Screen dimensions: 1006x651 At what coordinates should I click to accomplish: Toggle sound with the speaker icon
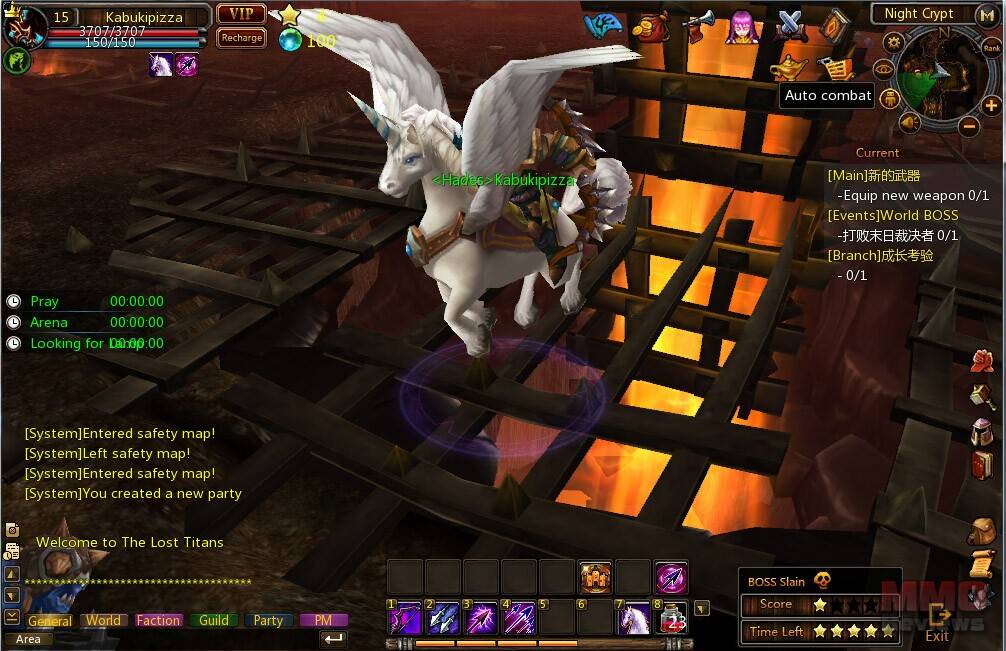point(910,122)
